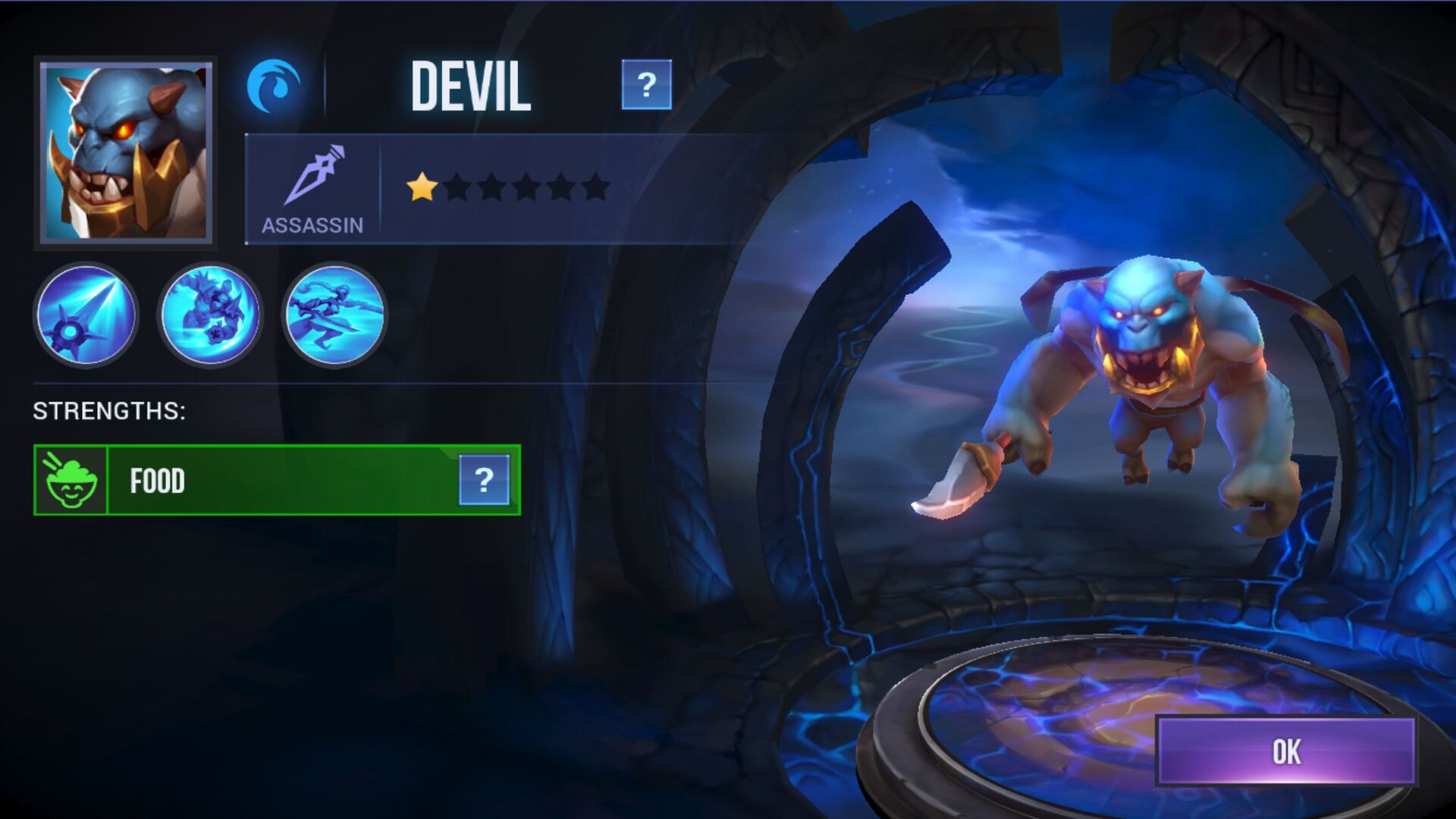Click the DEVIL title text
Screen dimensions: 1456x819
(x=470, y=86)
